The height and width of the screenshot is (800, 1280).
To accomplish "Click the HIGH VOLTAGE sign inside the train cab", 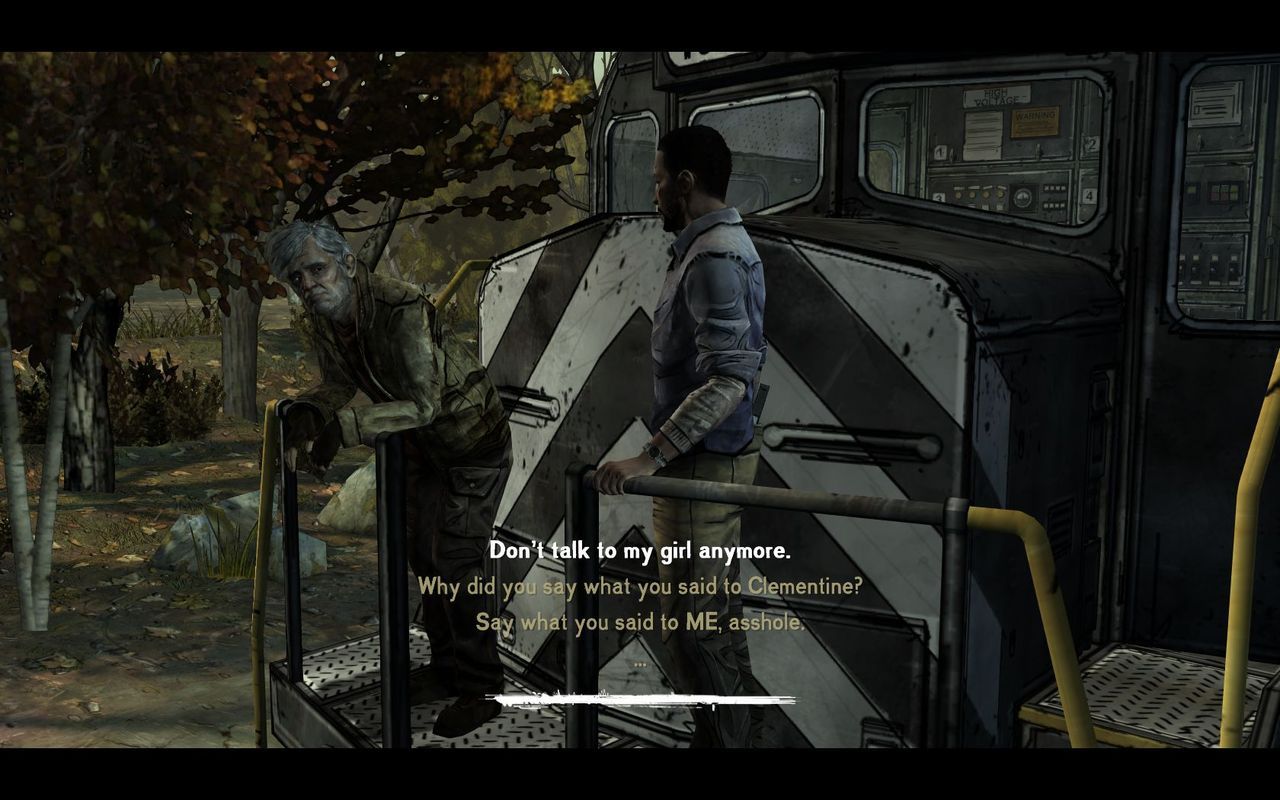I will pyautogui.click(x=999, y=95).
